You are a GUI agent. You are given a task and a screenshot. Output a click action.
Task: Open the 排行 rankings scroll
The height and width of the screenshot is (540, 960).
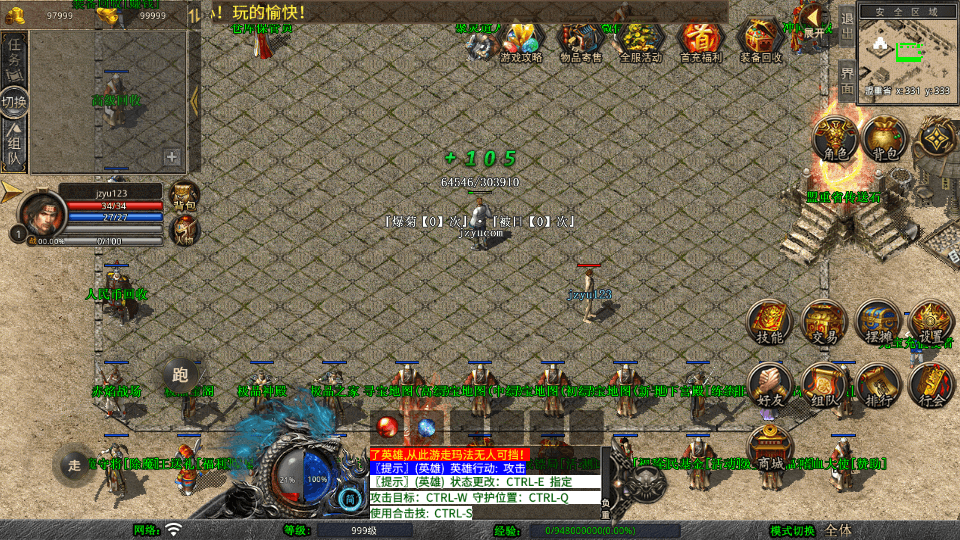click(x=878, y=384)
